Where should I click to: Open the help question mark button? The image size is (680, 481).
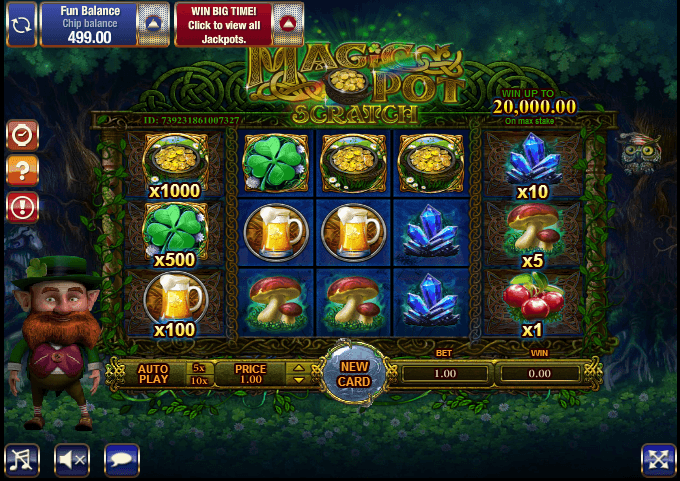pos(22,170)
